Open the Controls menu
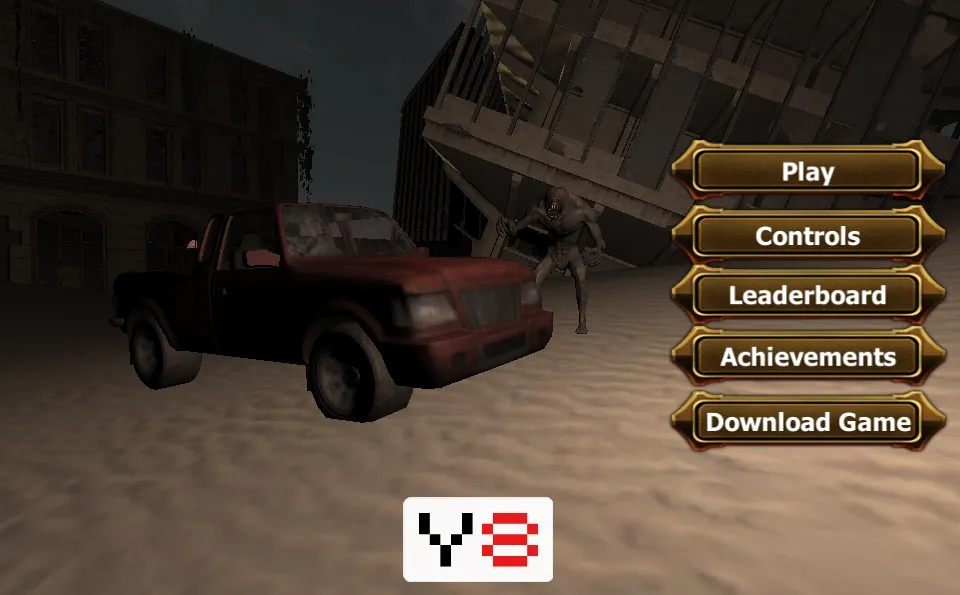Screen dimensions: 960x595 coord(807,236)
